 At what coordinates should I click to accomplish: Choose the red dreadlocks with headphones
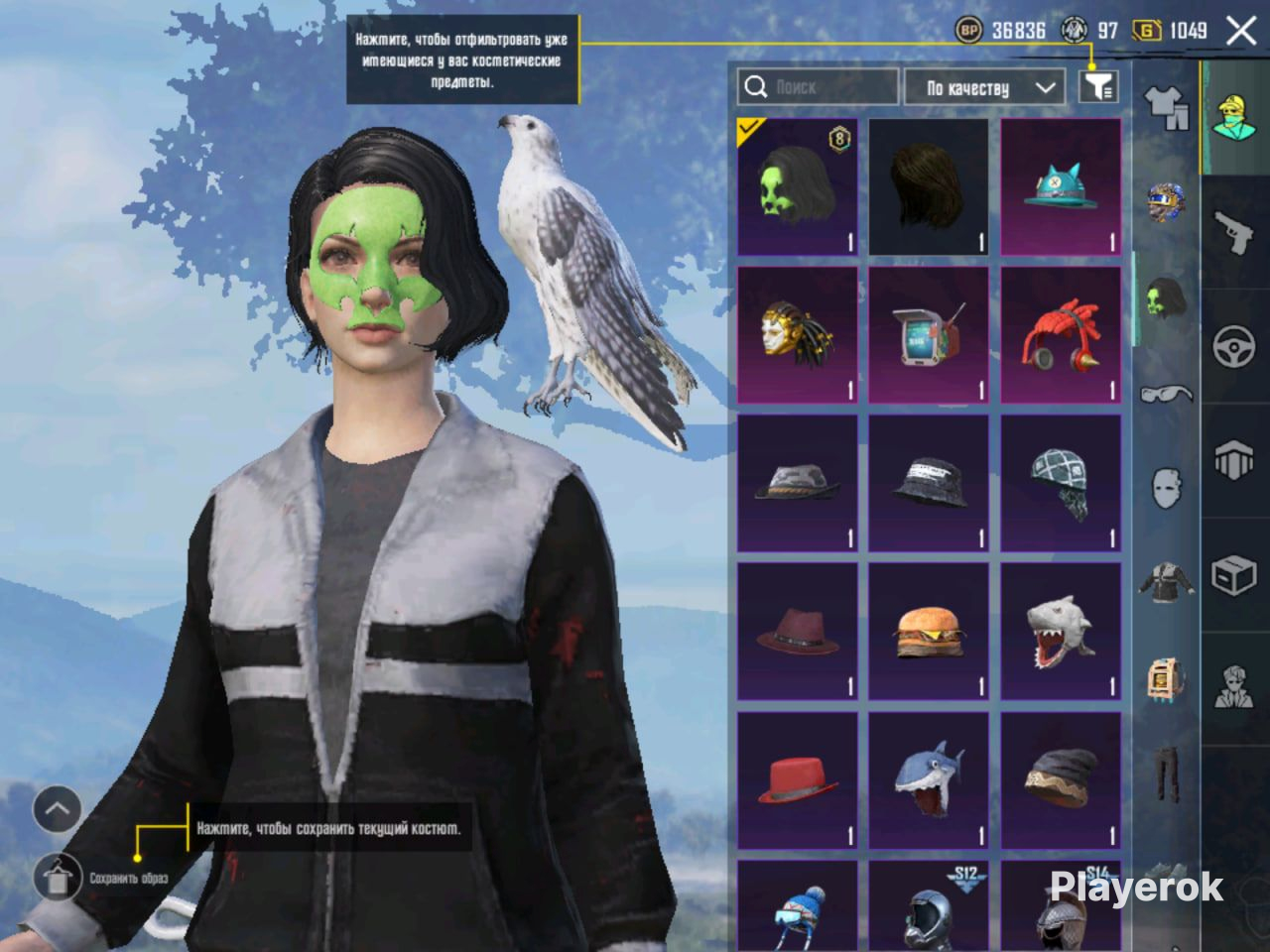tap(1061, 335)
